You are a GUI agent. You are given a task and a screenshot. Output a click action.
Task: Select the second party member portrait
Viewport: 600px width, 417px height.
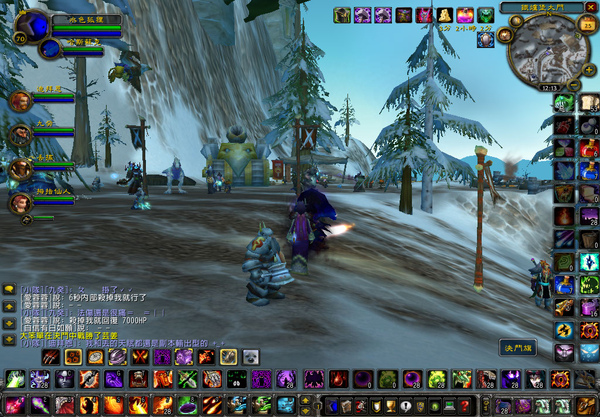point(18,134)
